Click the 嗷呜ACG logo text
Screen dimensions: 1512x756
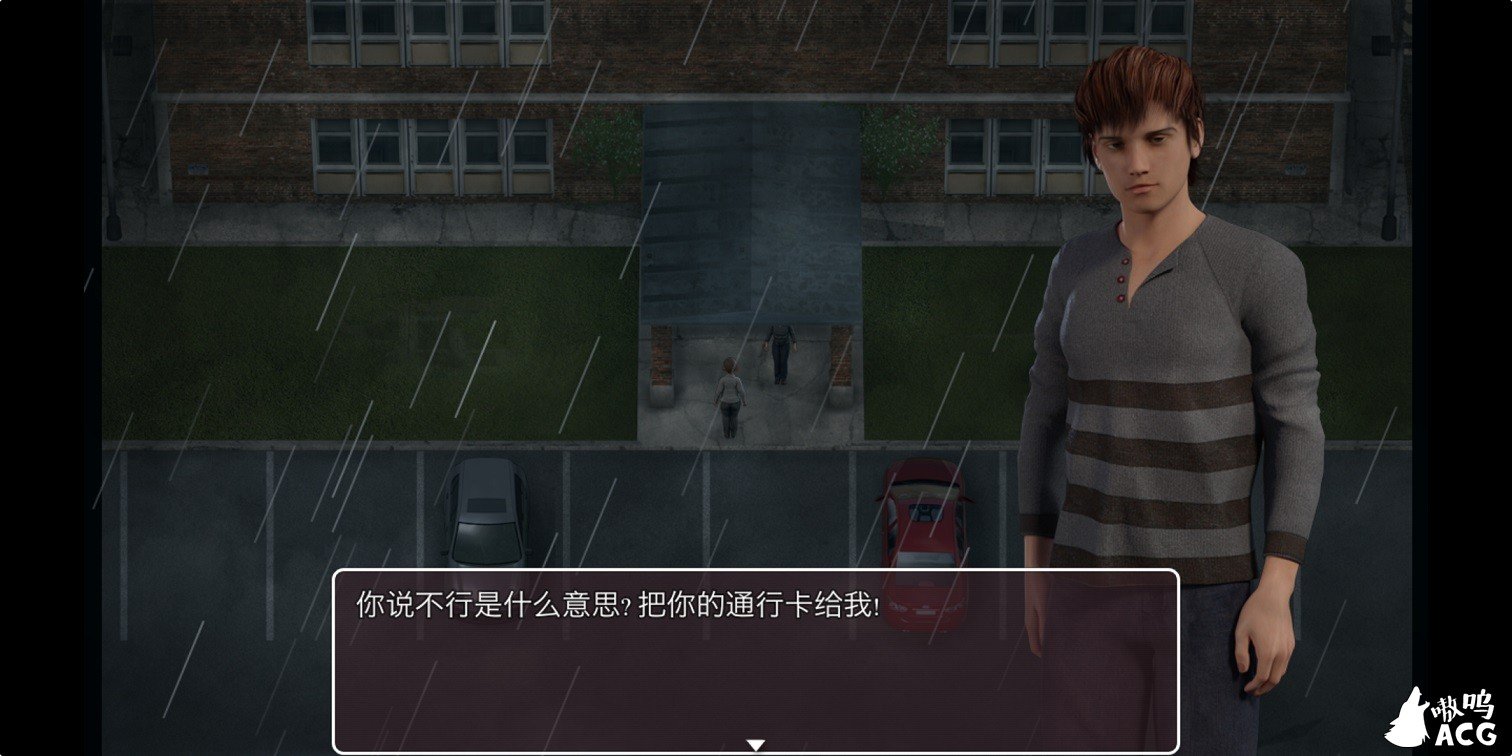(x=1466, y=710)
